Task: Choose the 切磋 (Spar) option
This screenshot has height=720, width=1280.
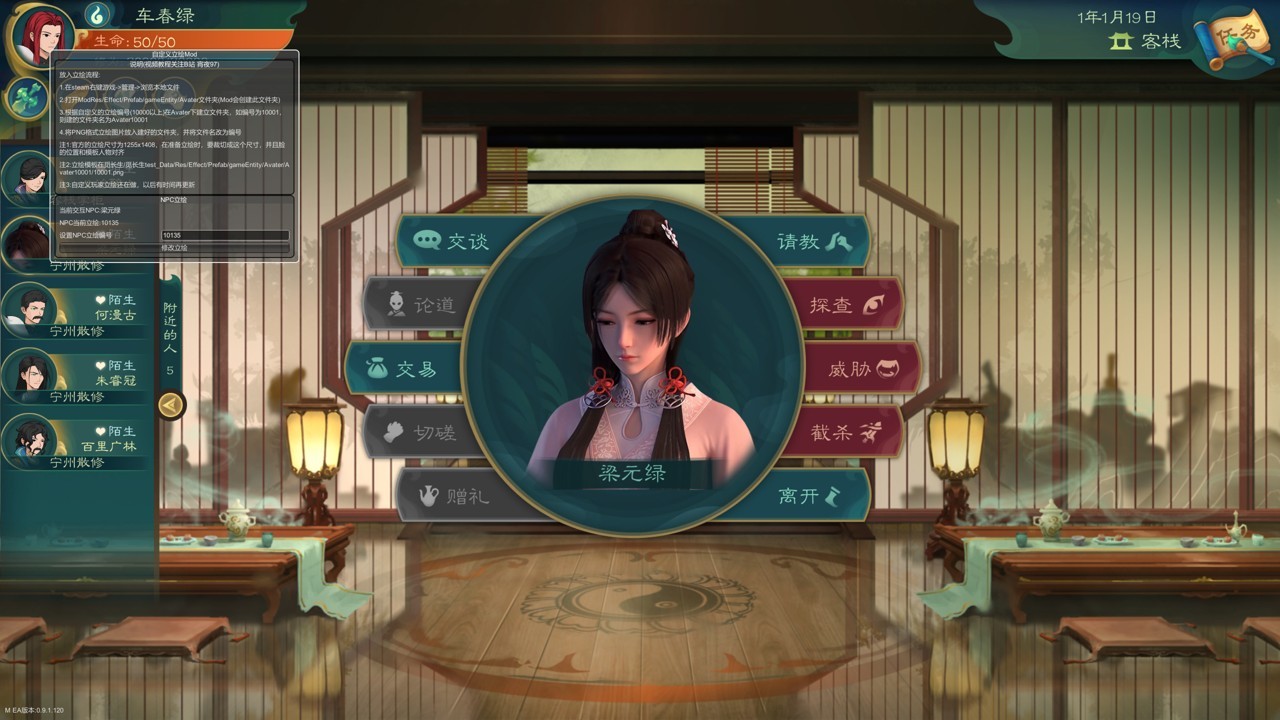Action: click(422, 432)
